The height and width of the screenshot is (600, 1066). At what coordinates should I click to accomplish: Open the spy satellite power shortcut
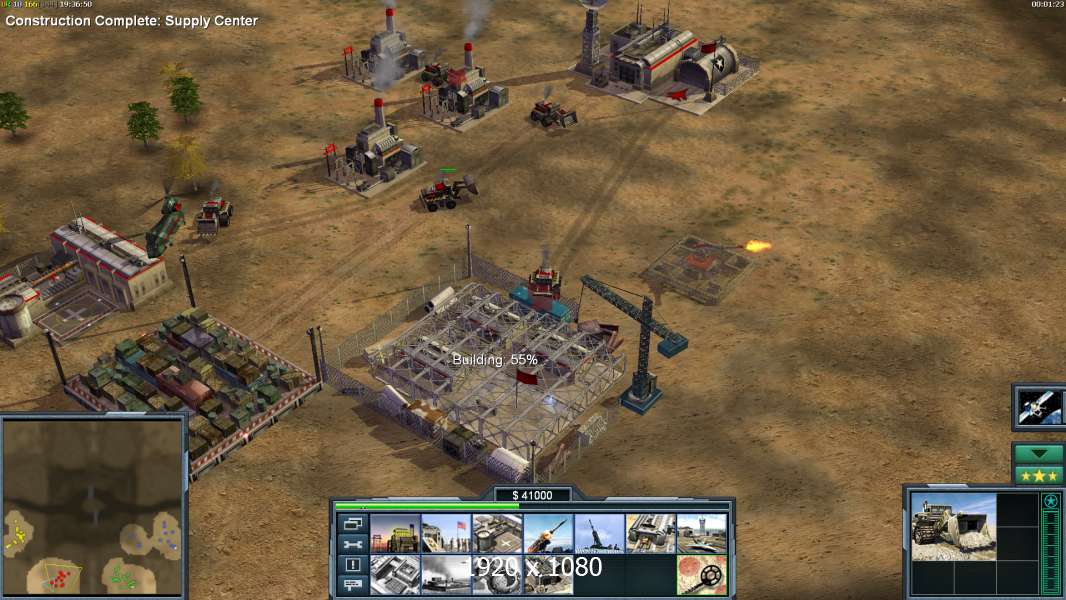point(1039,406)
